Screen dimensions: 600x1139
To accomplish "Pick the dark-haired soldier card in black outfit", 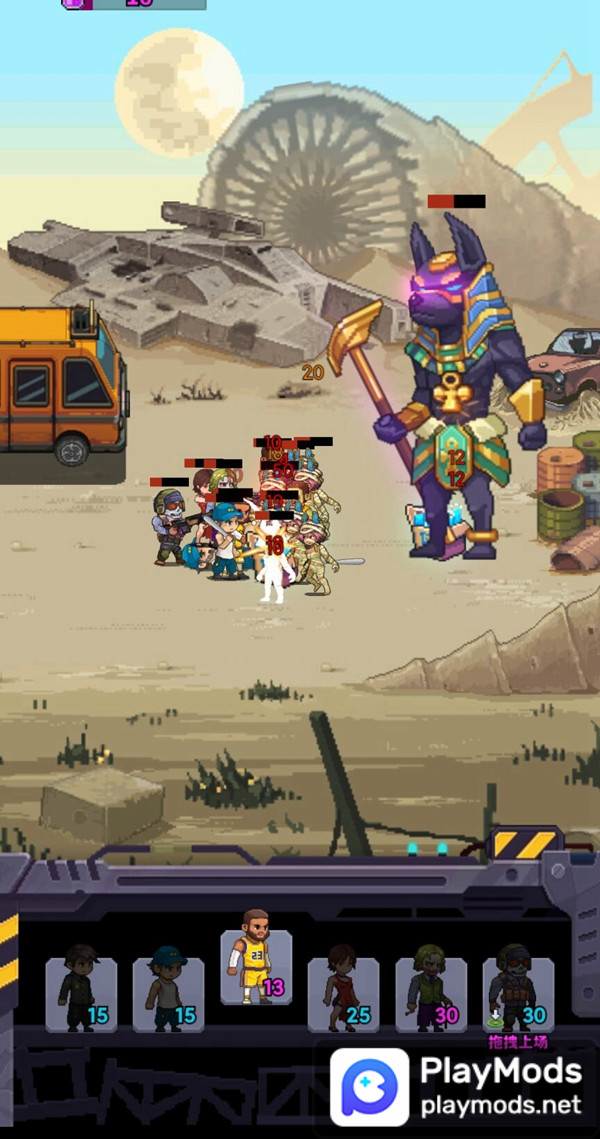I will pyautogui.click(x=81, y=993).
